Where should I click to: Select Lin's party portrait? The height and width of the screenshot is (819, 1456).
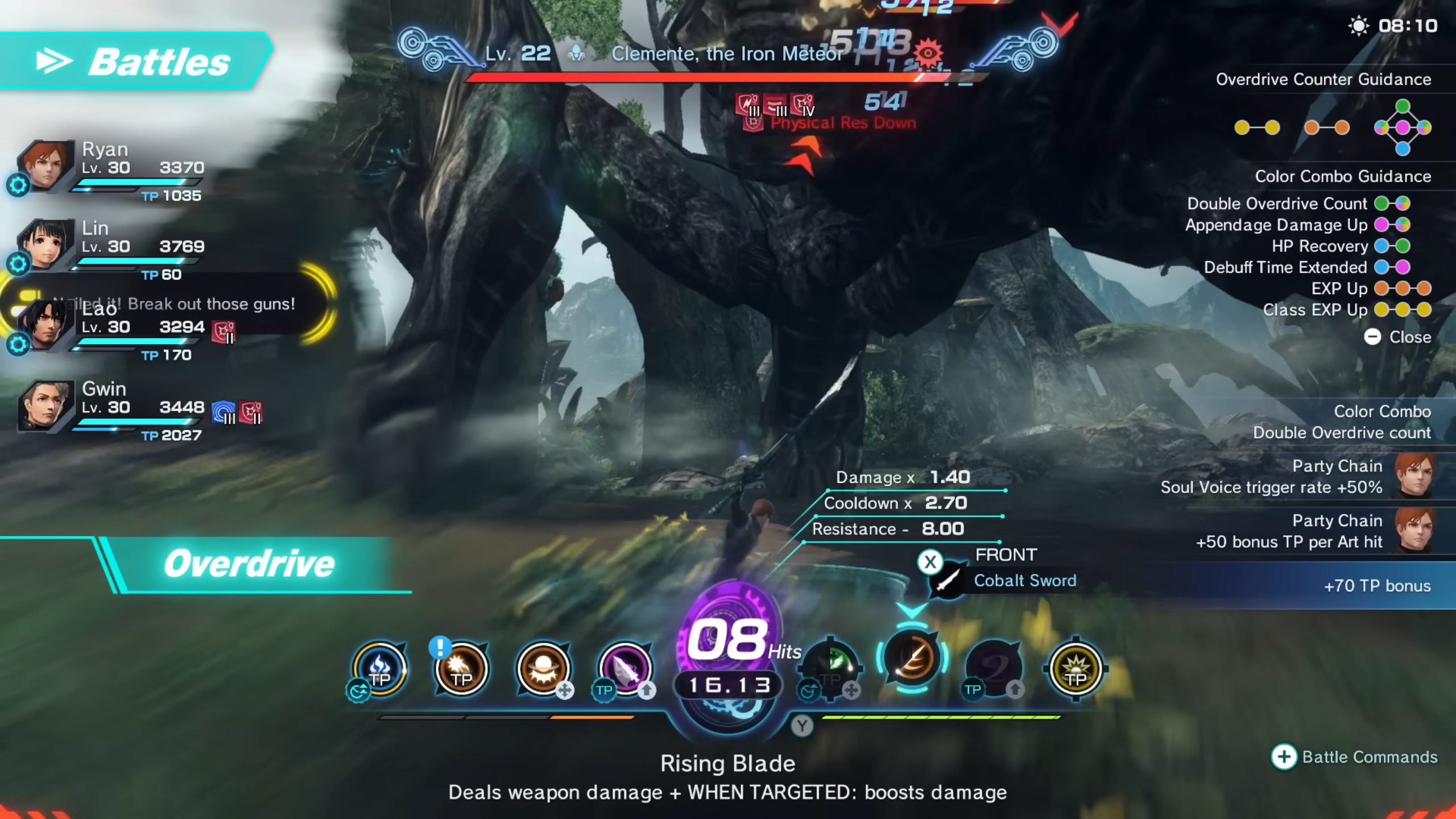point(46,245)
